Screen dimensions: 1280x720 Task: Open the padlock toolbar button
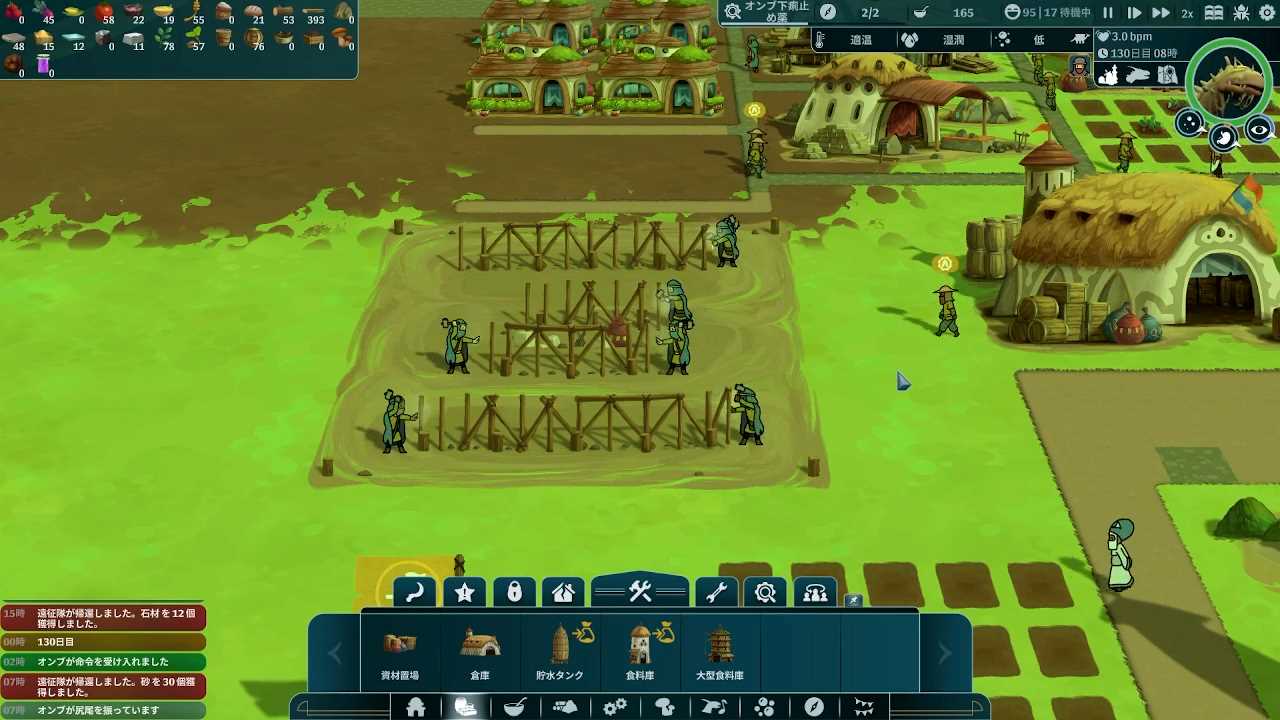pyautogui.click(x=514, y=593)
